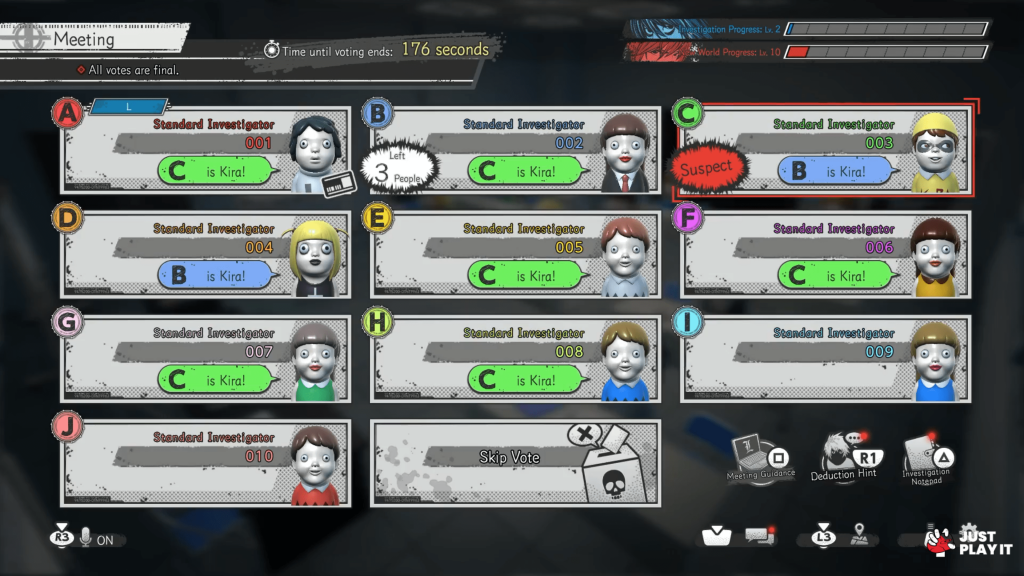Select player D investigator 004 card
The height and width of the screenshot is (576, 1024).
206,255
